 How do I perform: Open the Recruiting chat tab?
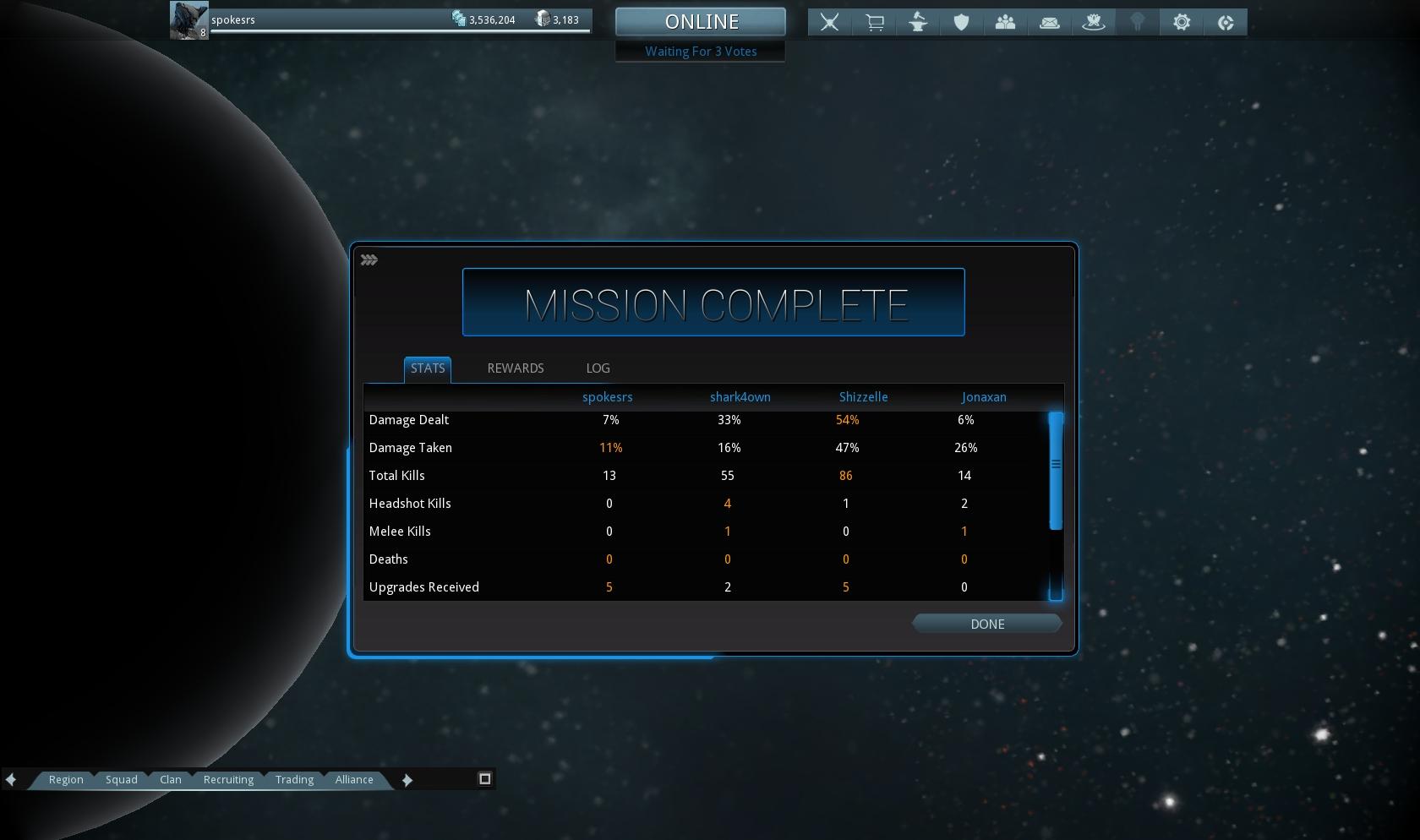(x=228, y=779)
